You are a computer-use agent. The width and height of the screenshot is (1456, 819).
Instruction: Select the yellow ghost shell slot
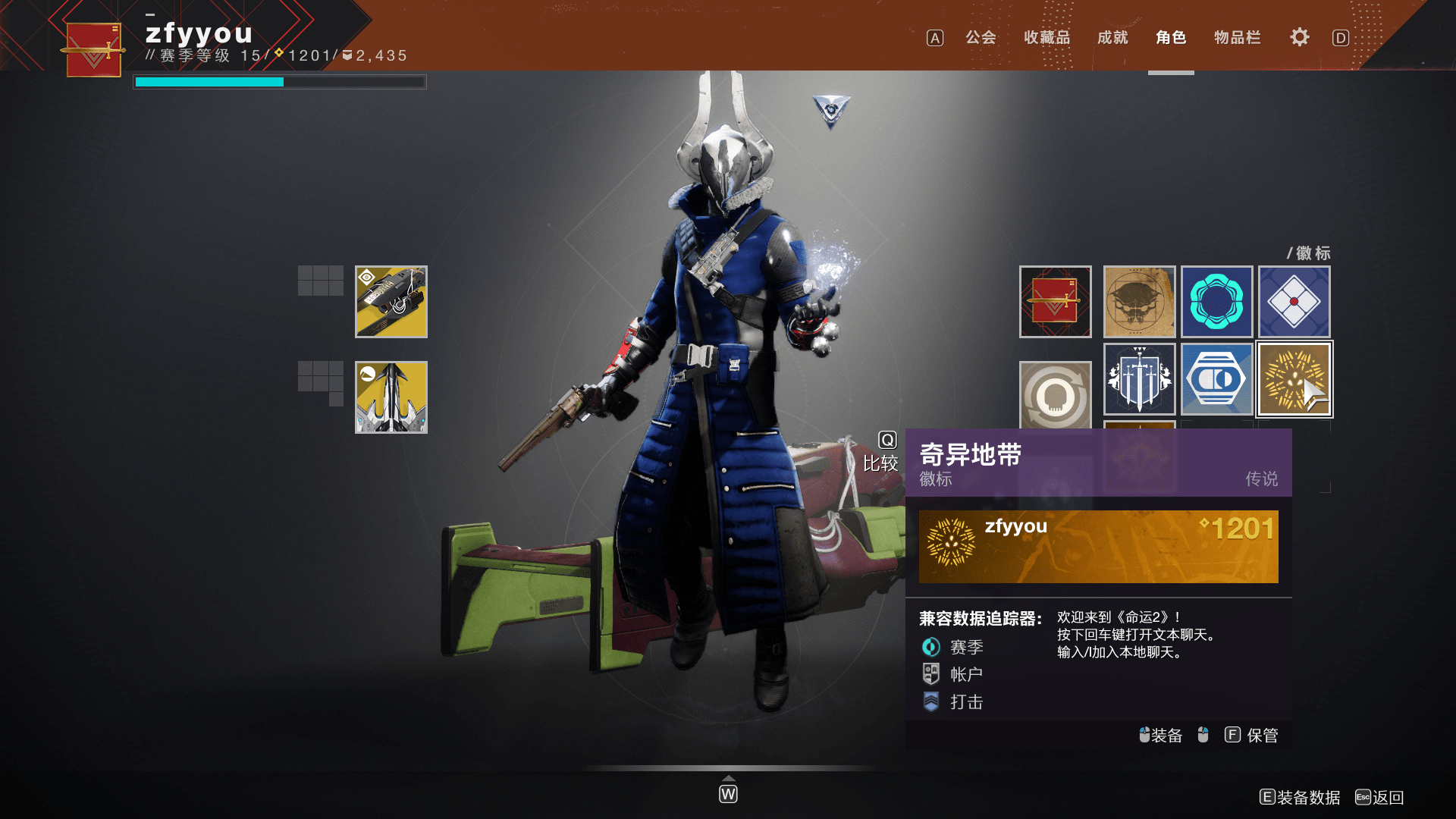point(391,302)
